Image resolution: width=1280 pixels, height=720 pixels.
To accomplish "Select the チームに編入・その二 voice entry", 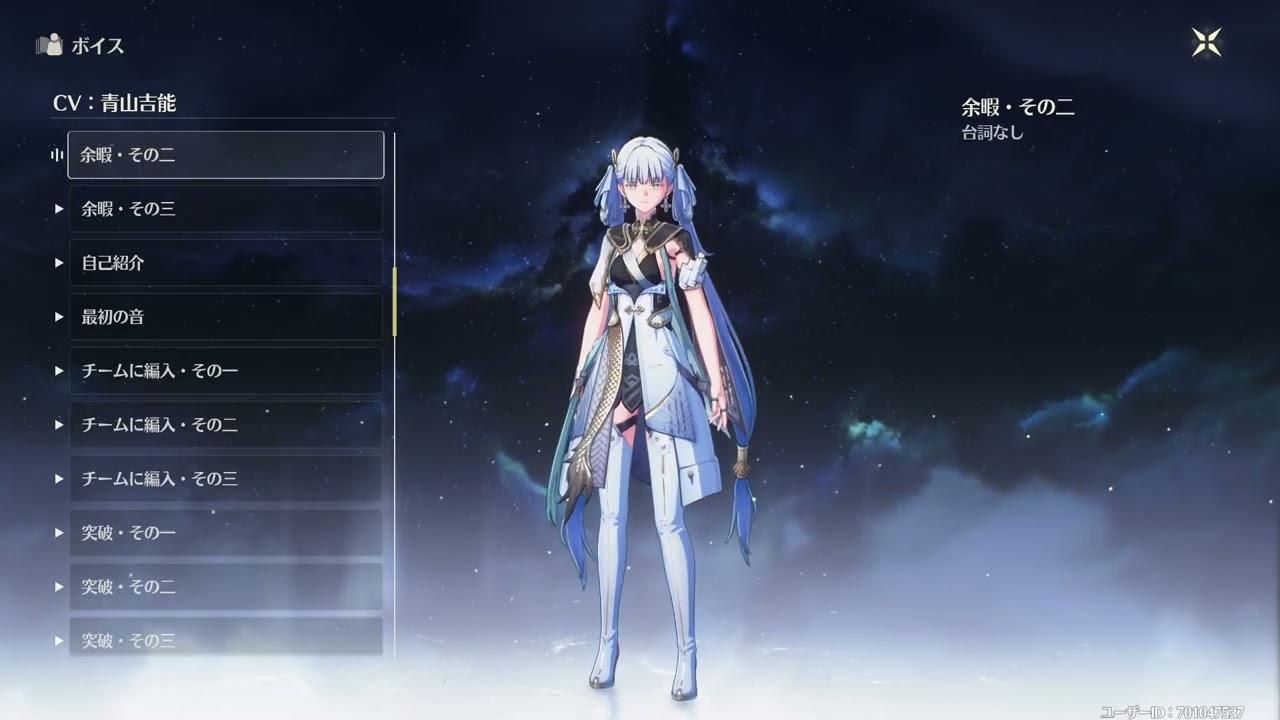I will 226,425.
